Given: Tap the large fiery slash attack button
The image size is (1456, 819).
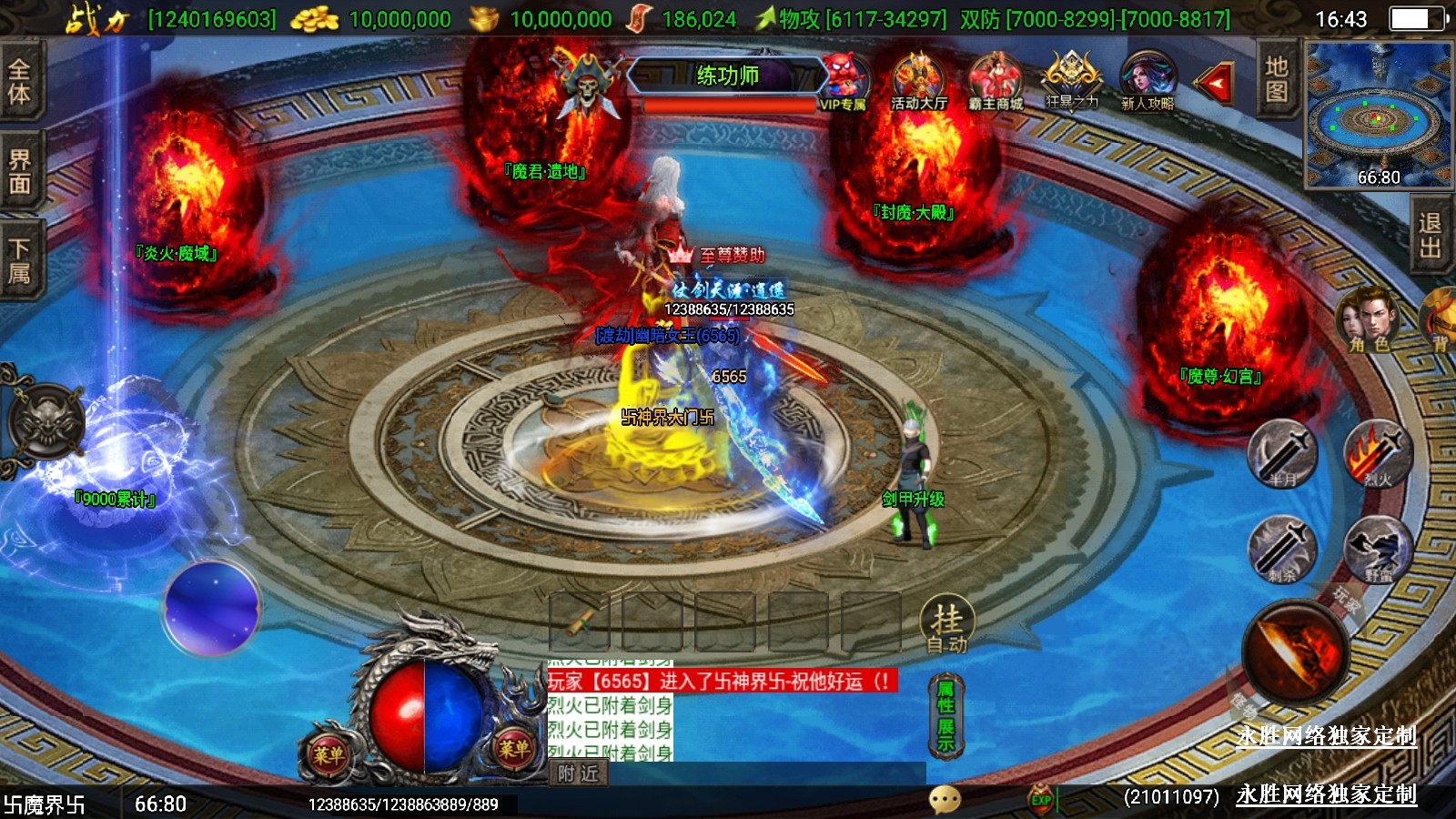Looking at the screenshot, I should click(x=1295, y=652).
